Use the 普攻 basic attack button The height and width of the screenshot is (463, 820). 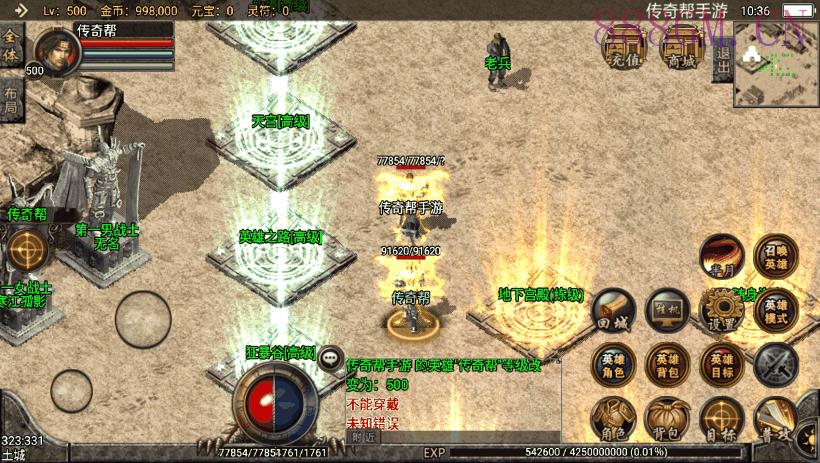tap(776, 419)
